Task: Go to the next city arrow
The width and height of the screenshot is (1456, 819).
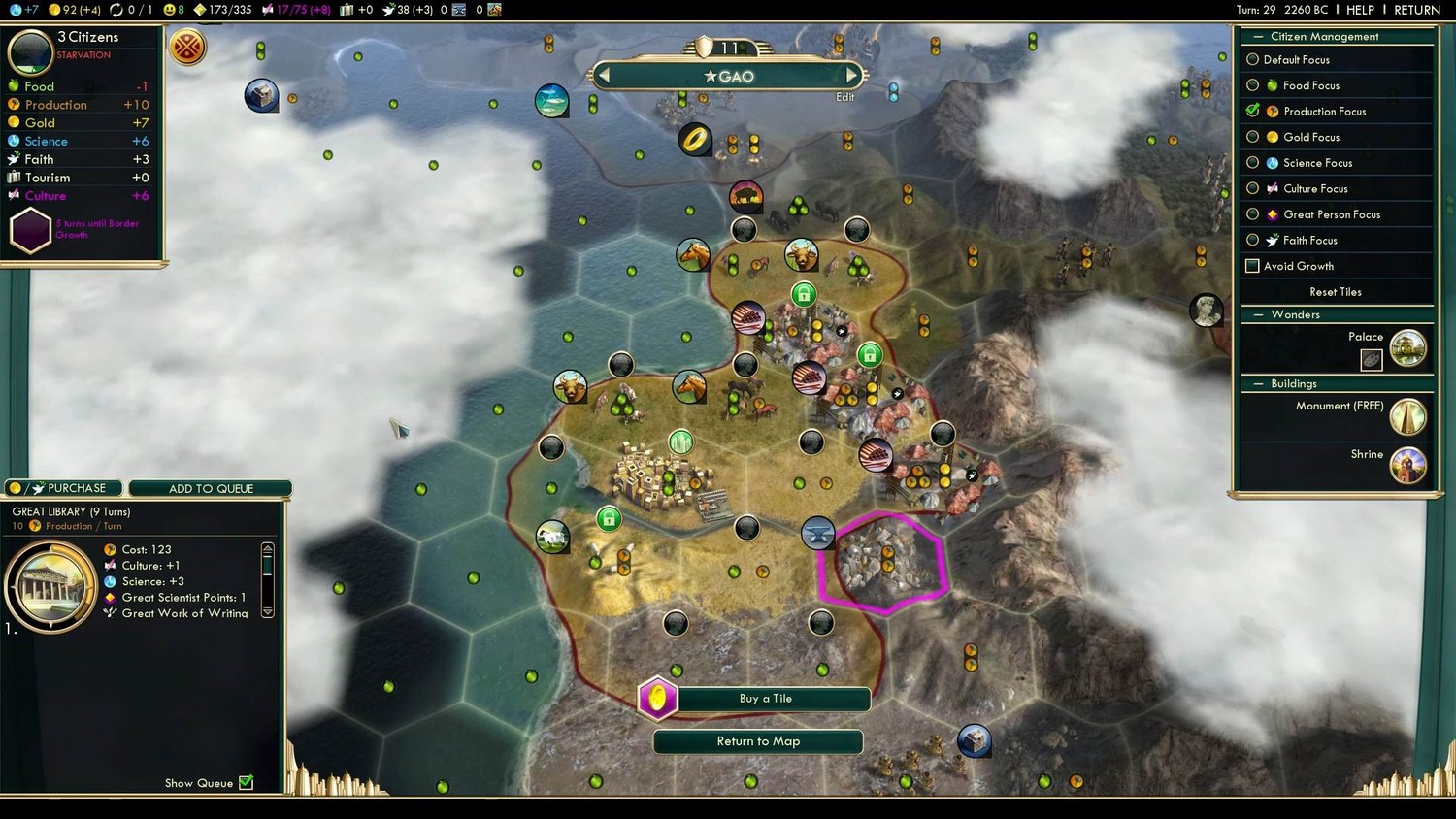Action: pos(851,76)
